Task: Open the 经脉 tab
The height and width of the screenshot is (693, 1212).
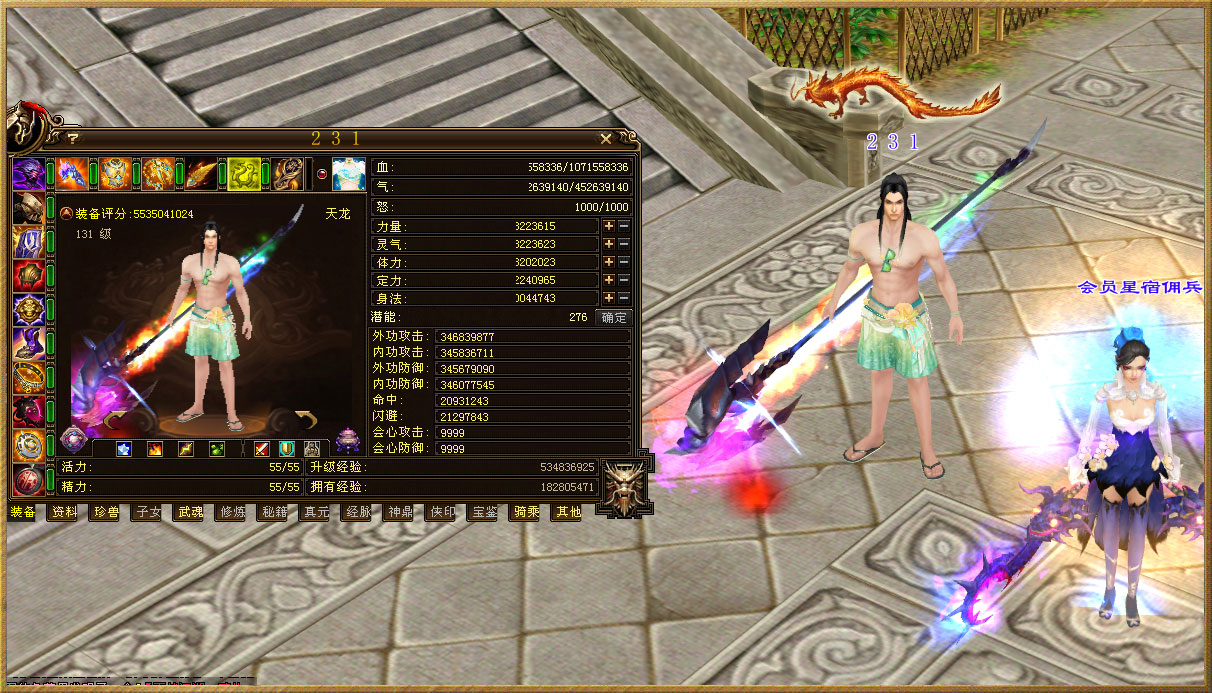Action: click(x=358, y=512)
